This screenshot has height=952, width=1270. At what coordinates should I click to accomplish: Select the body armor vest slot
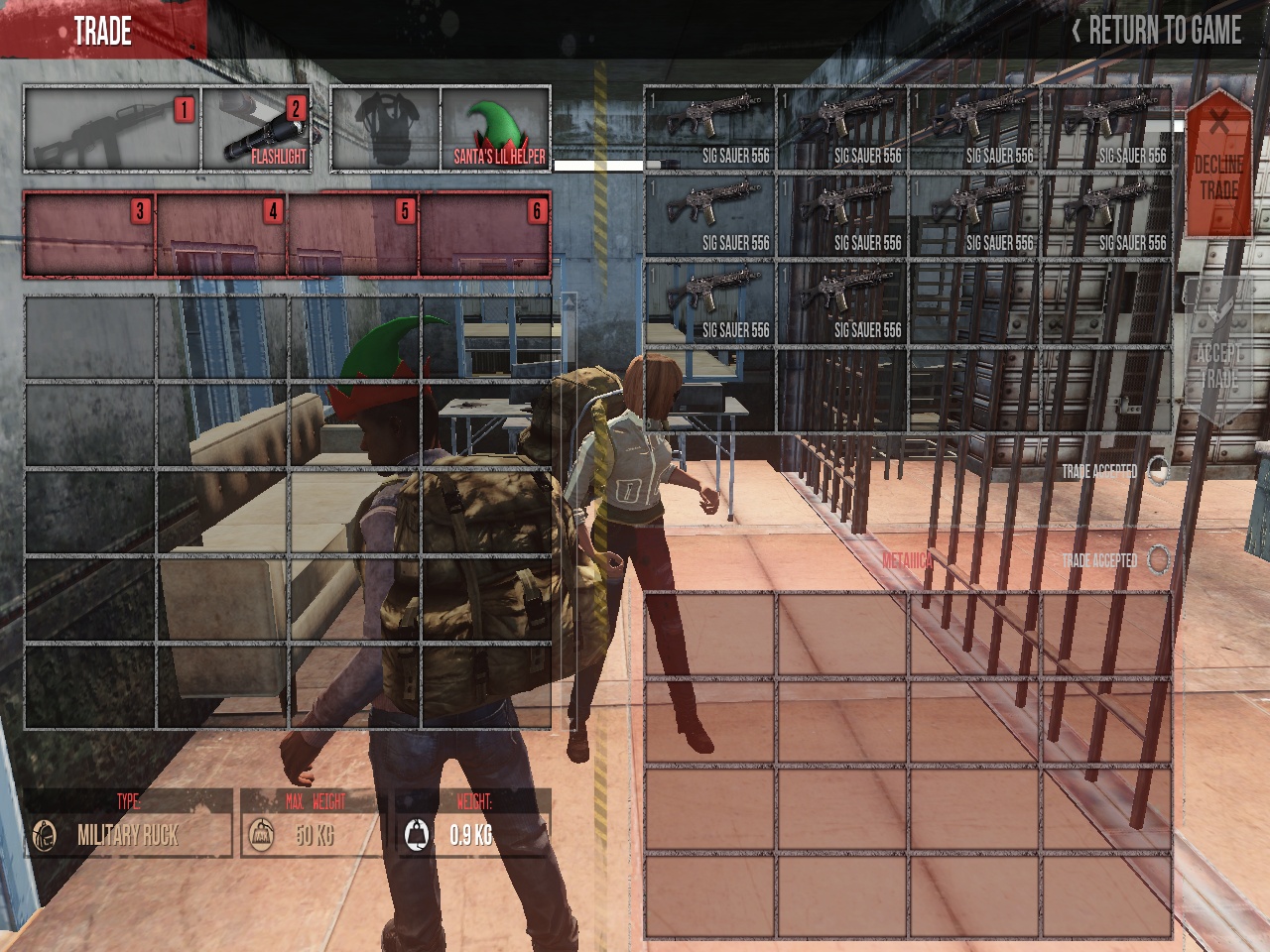tap(385, 130)
